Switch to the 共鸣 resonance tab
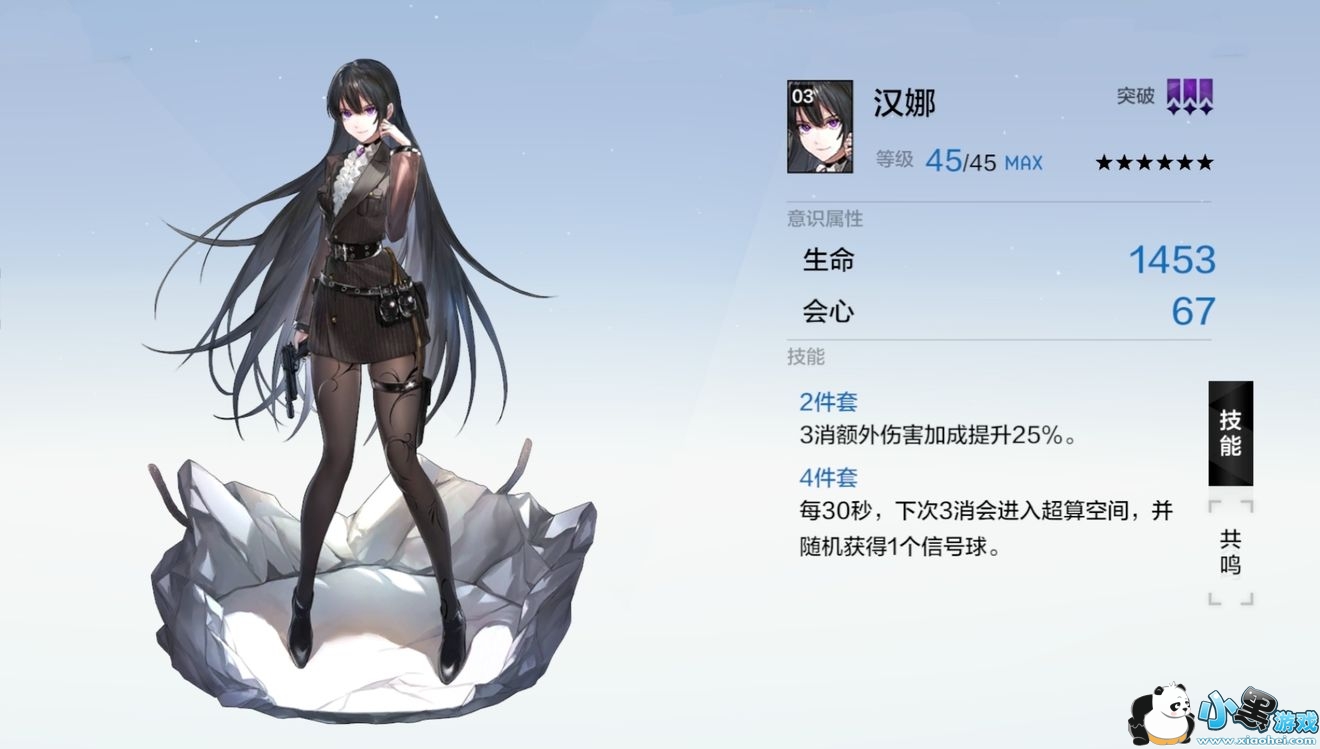This screenshot has width=1320, height=749. pyautogui.click(x=1230, y=549)
